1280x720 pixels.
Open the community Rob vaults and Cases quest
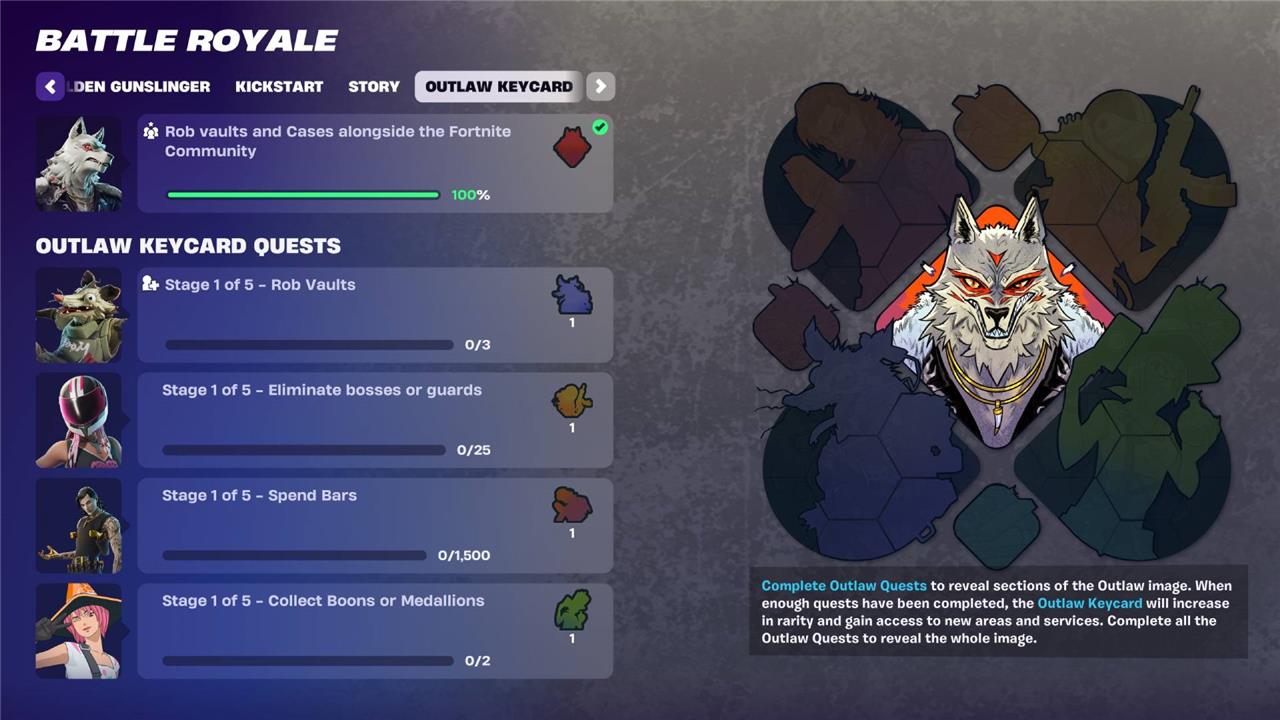tap(374, 163)
